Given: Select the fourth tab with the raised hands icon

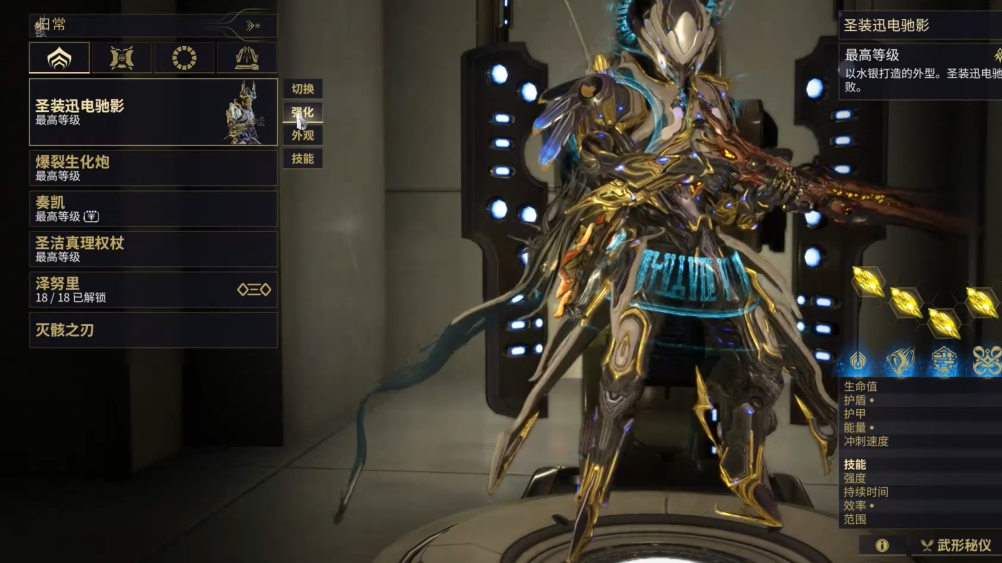Looking at the screenshot, I should [246, 58].
